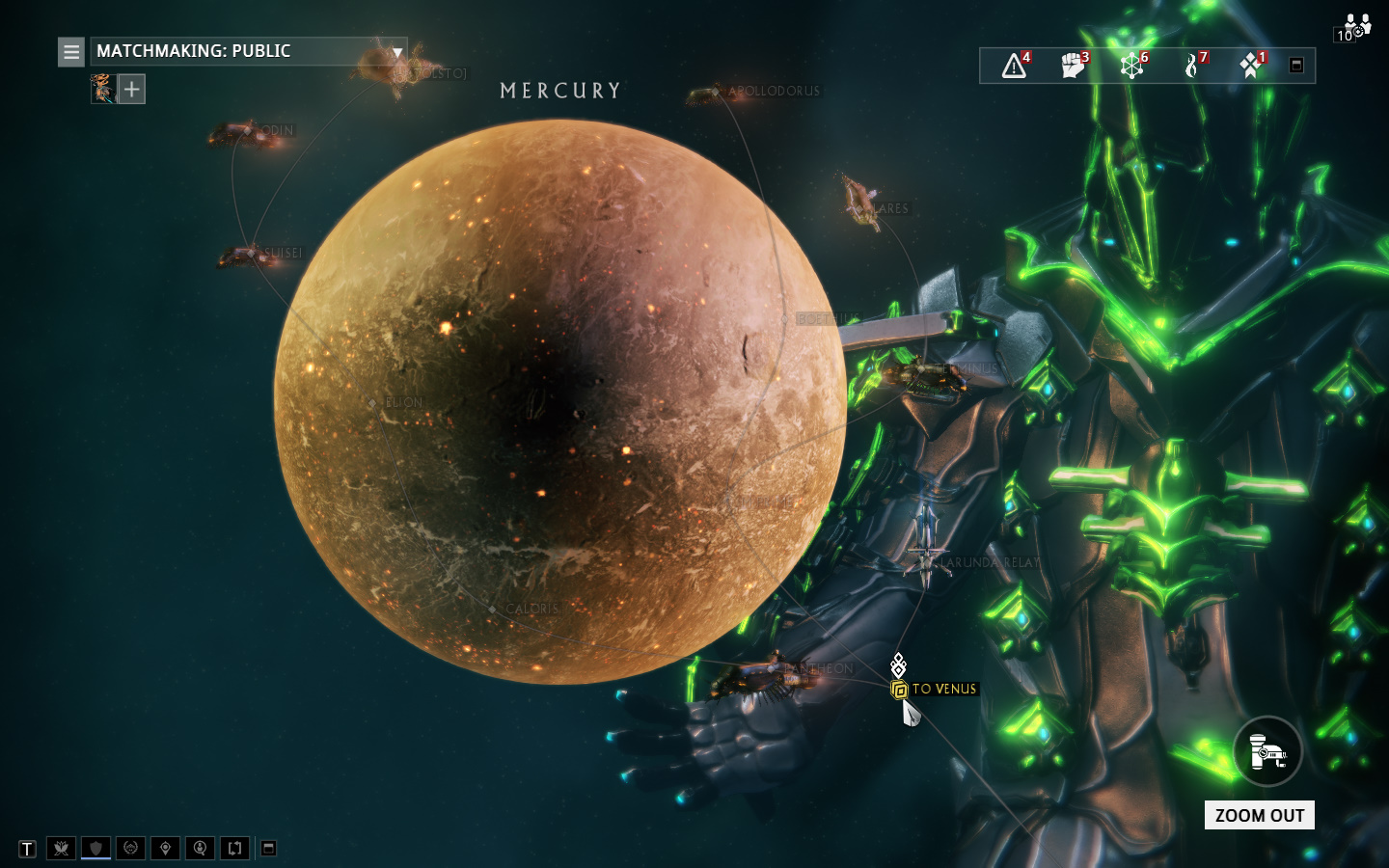Viewport: 1389px width, 868px height.
Task: Click the ZOOM OUT button
Action: (1260, 815)
